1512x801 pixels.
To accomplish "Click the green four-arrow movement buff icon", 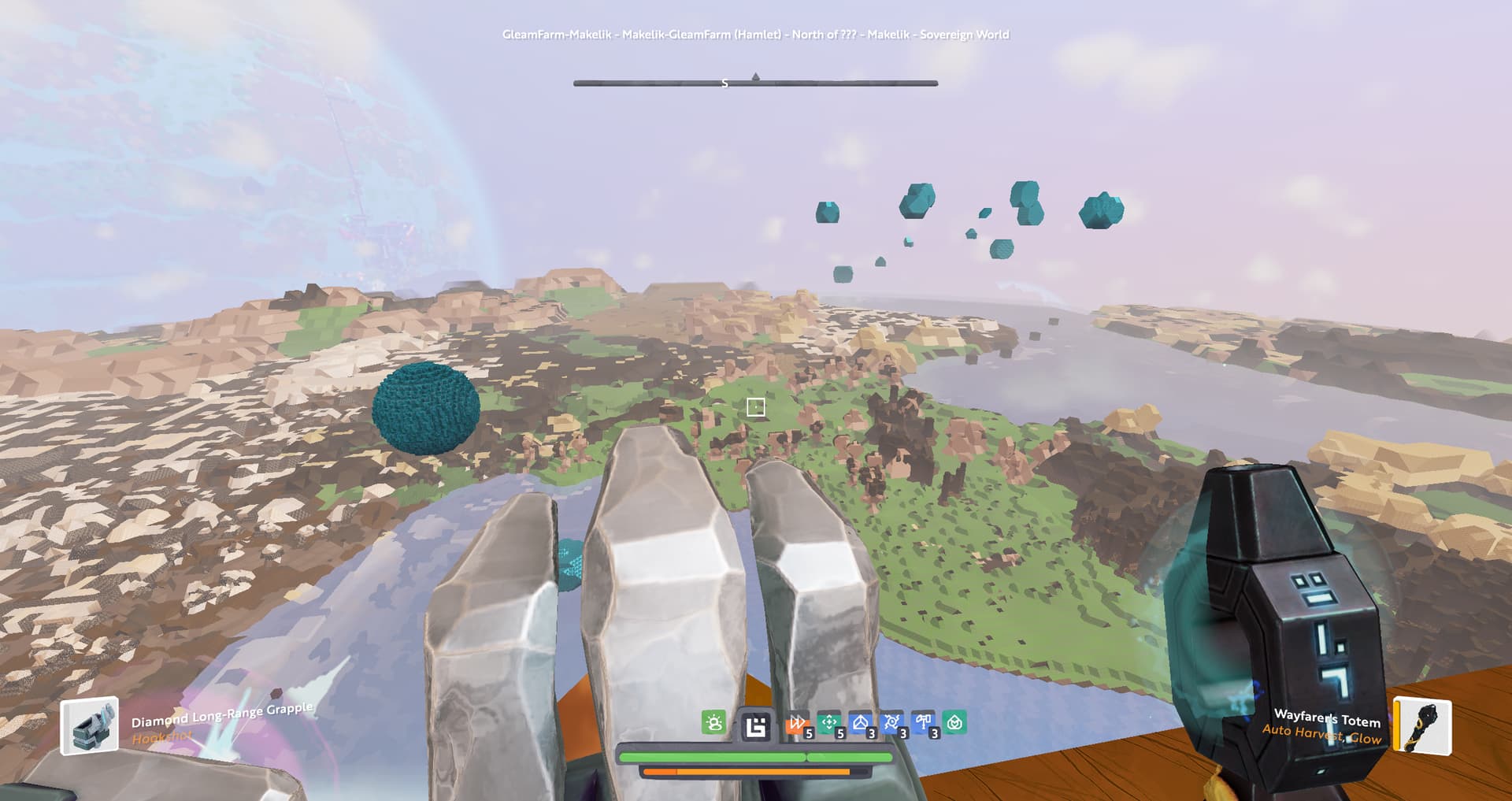I will click(828, 722).
